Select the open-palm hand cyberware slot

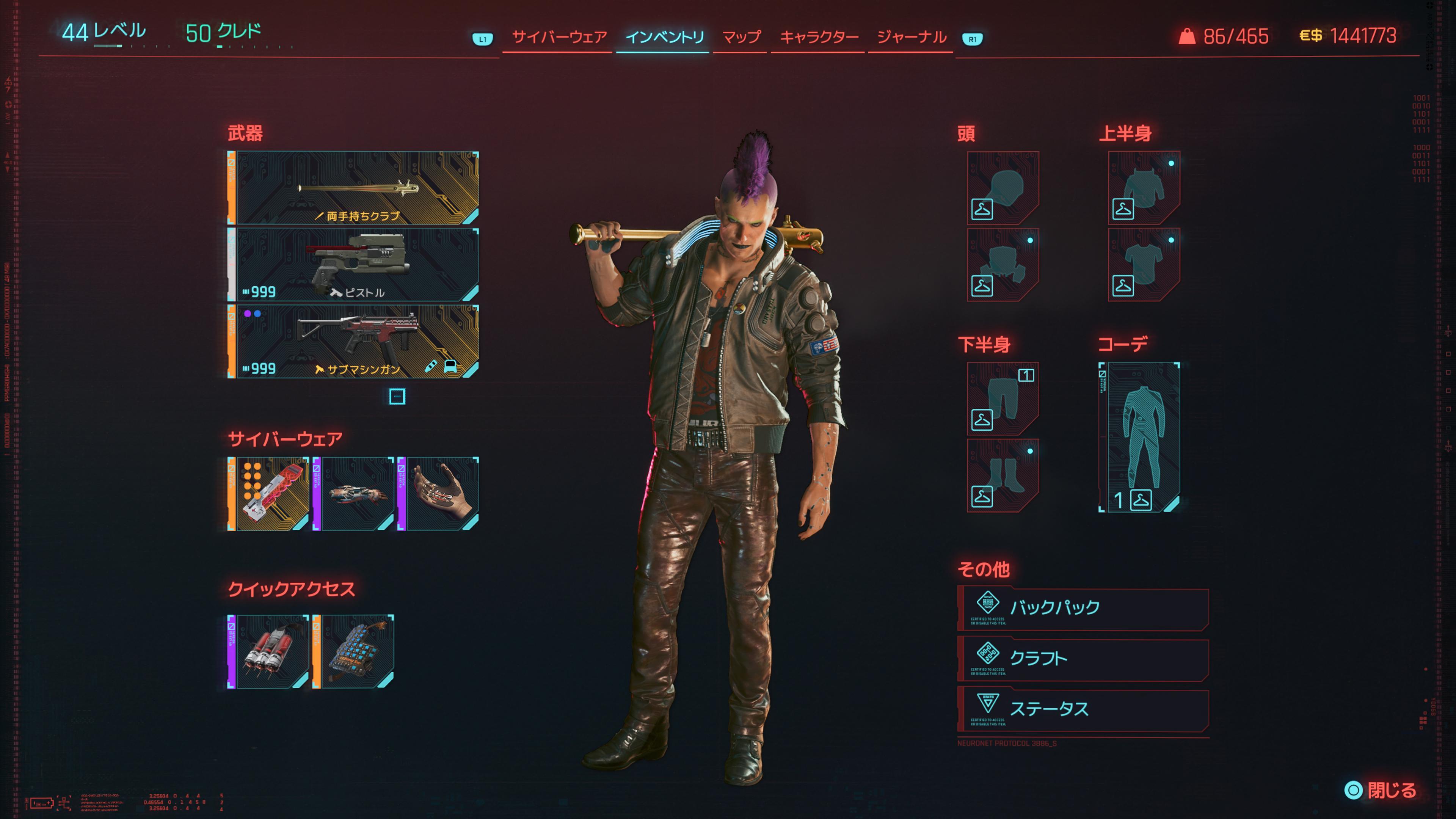coord(439,493)
